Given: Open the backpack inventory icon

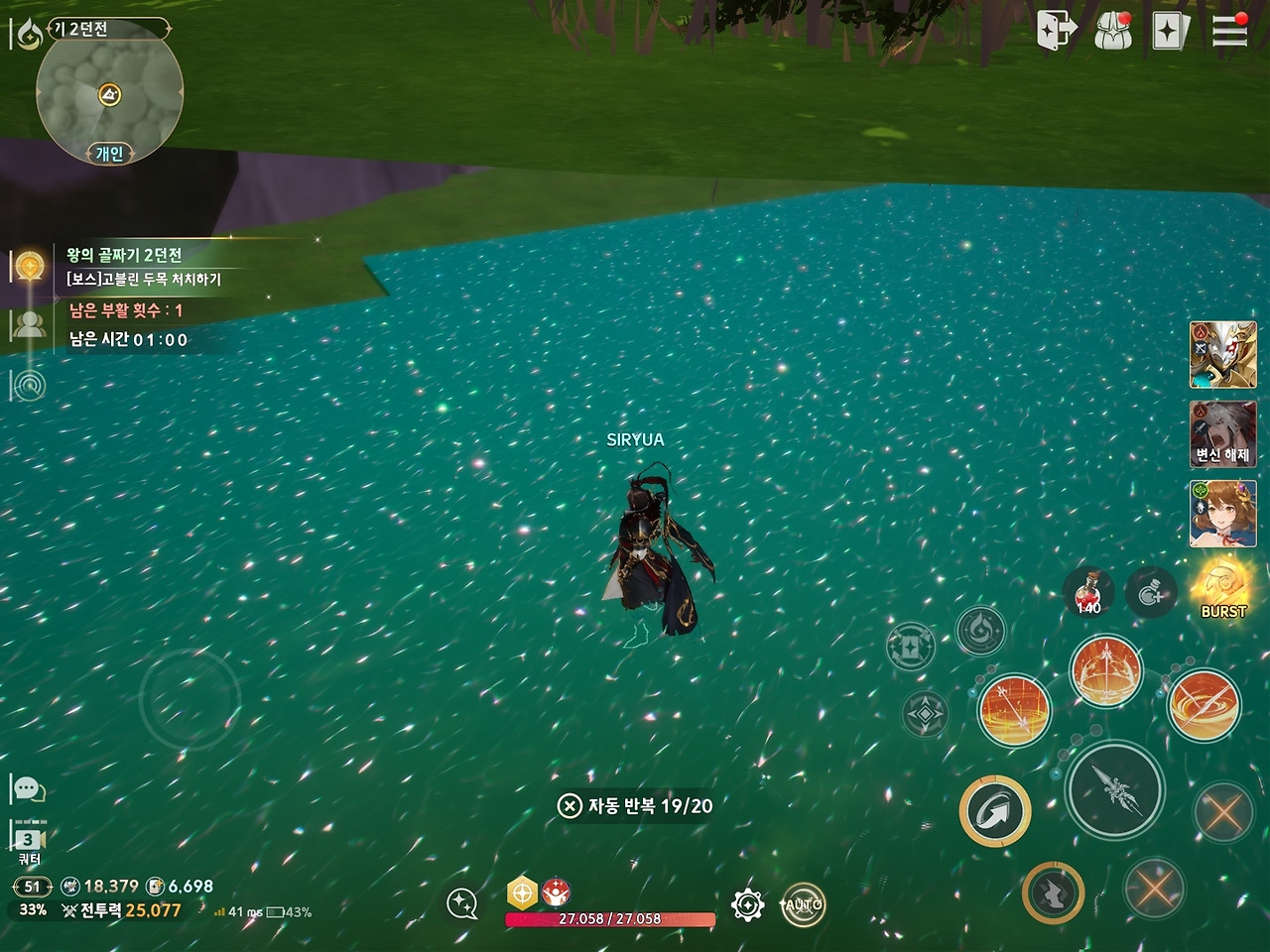Looking at the screenshot, I should (x=1116, y=31).
